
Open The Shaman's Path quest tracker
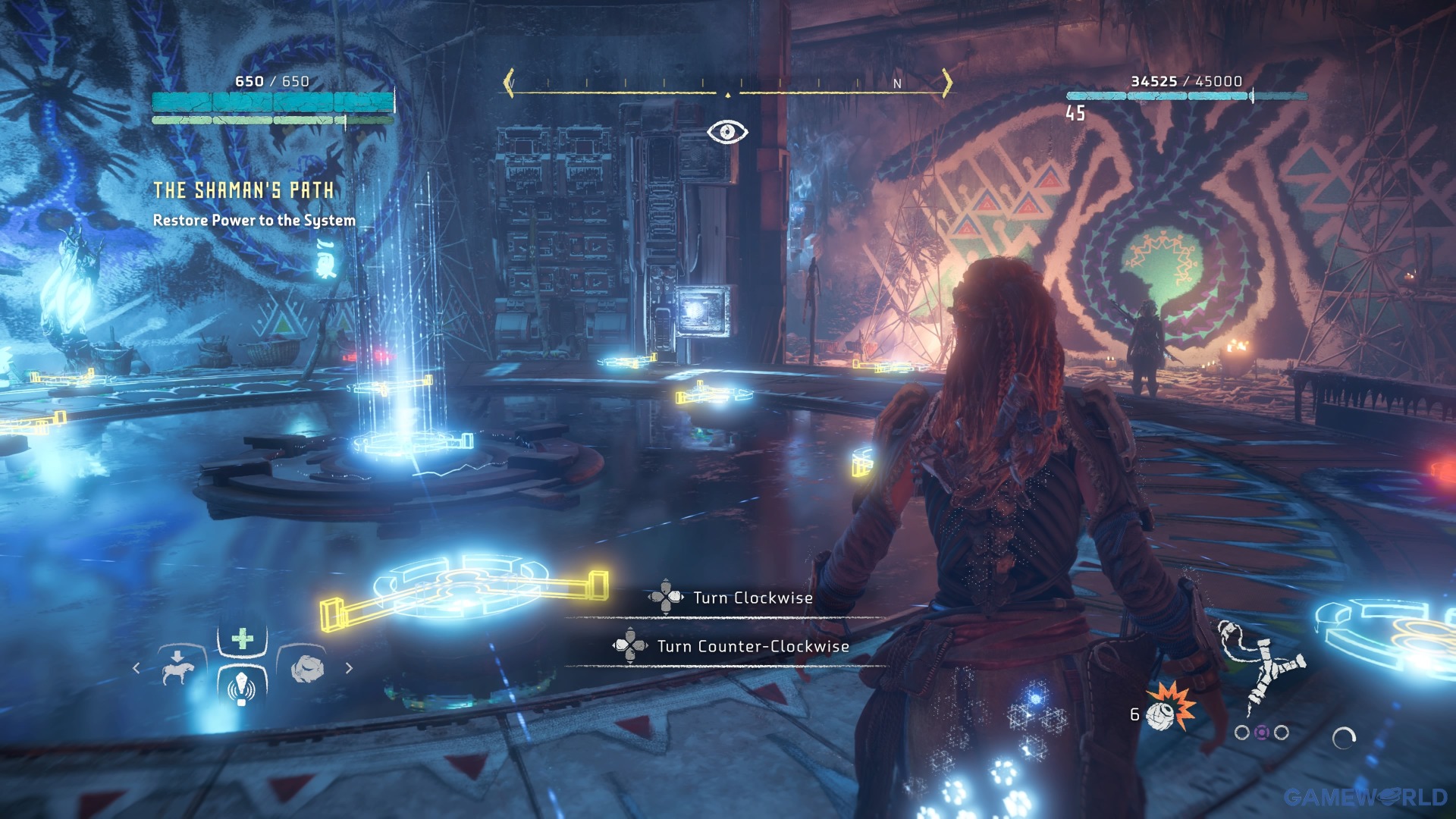tap(243, 190)
